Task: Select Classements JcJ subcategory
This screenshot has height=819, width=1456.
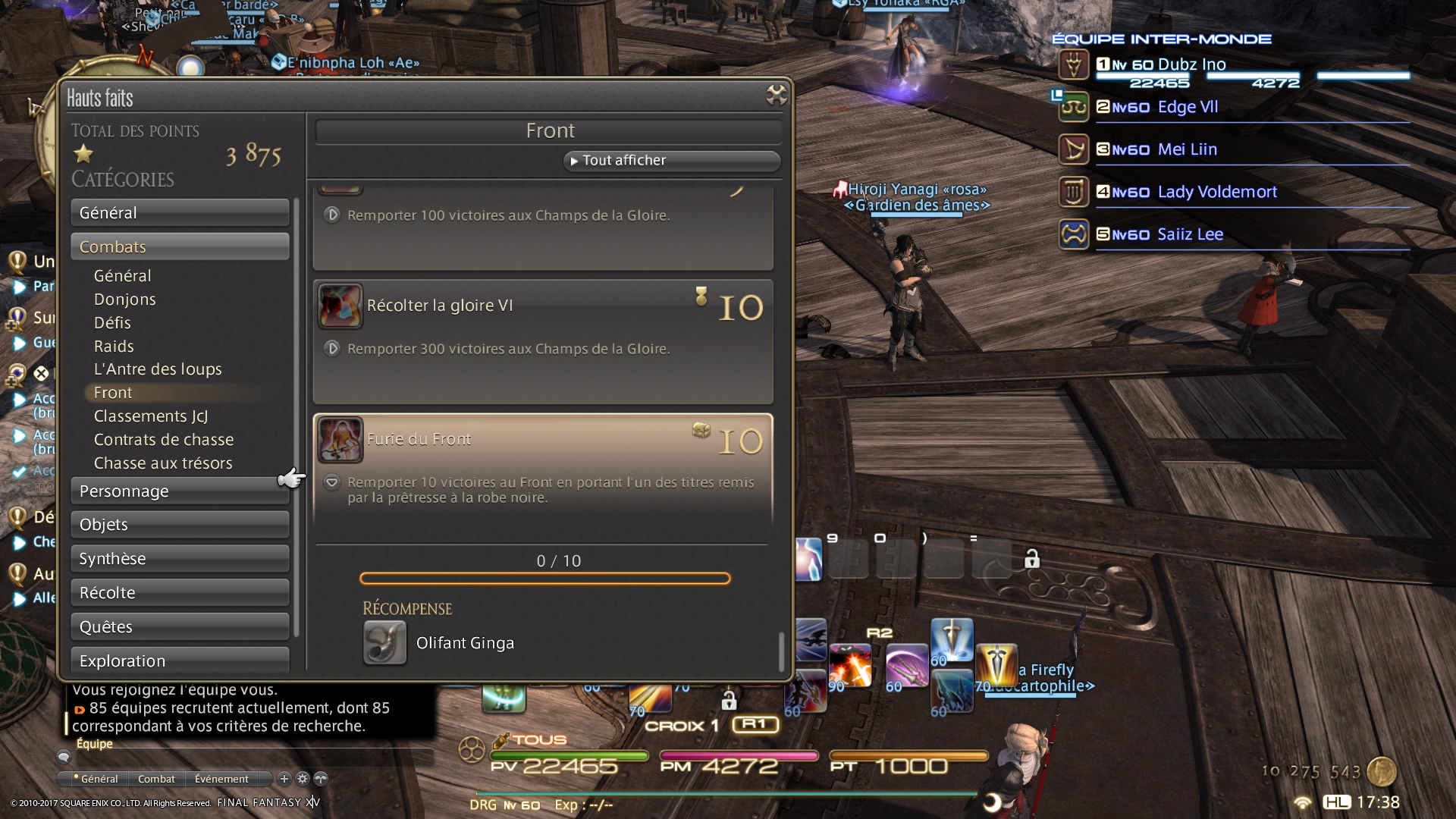Action: [x=151, y=416]
